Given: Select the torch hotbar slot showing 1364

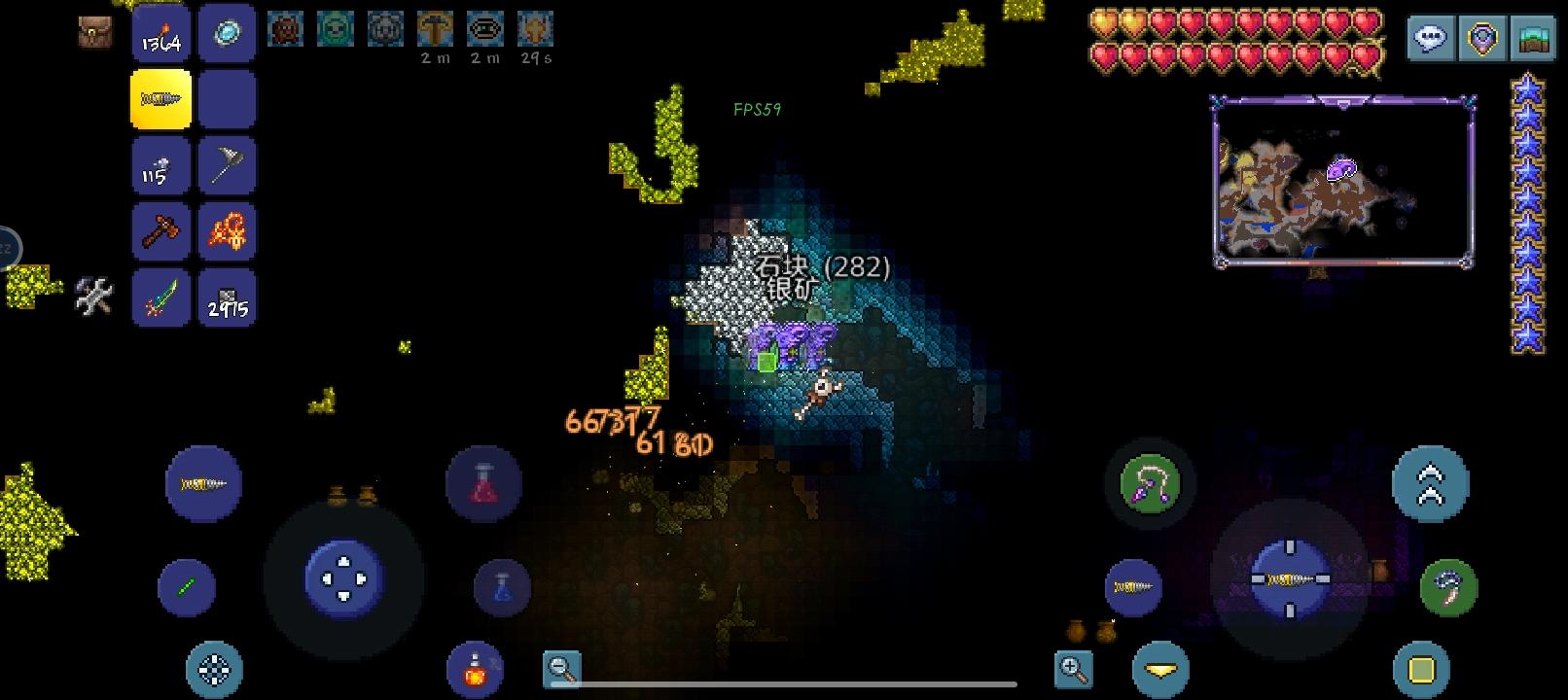Looking at the screenshot, I should click(160, 32).
